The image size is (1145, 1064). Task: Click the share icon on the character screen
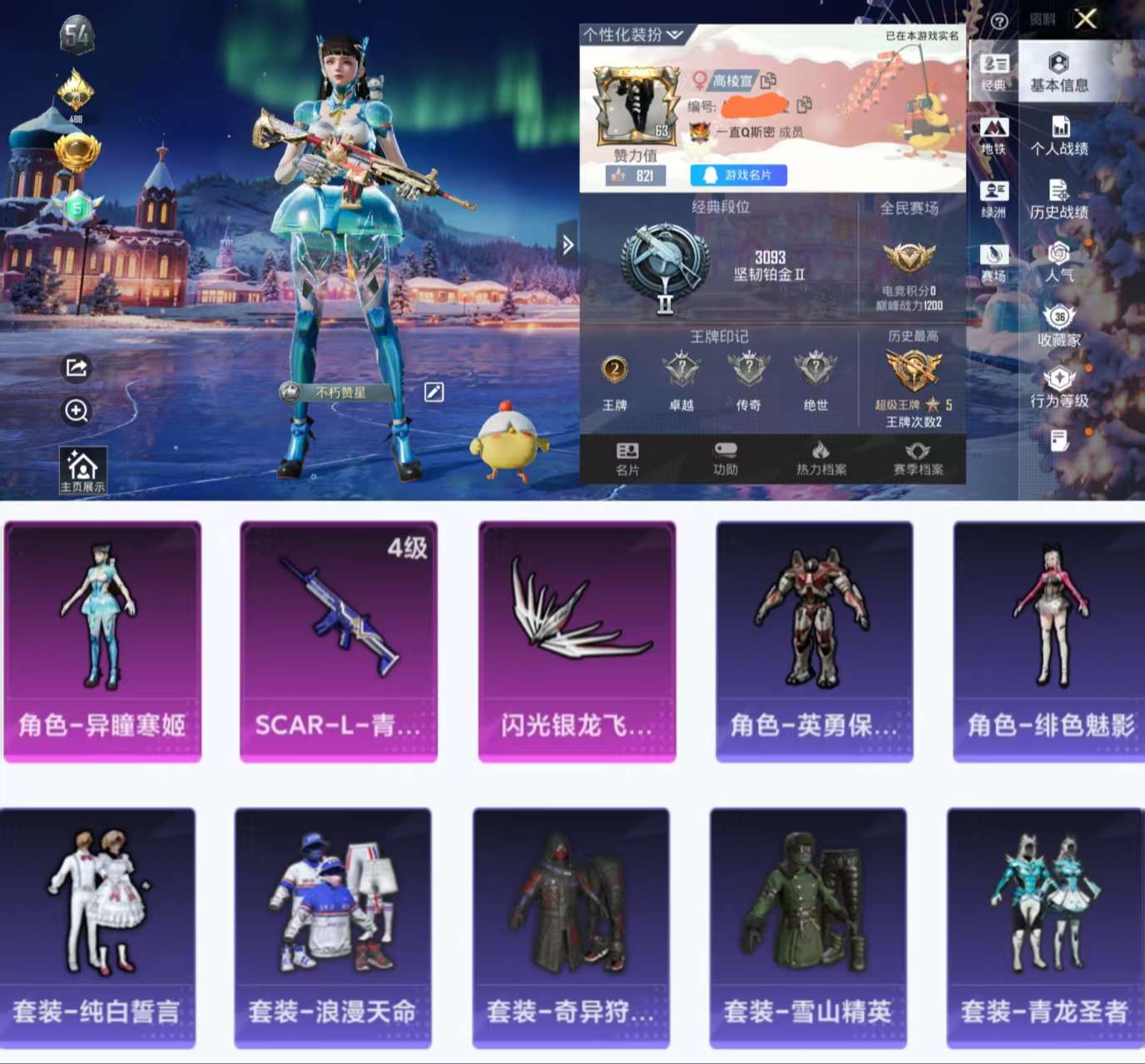[76, 369]
